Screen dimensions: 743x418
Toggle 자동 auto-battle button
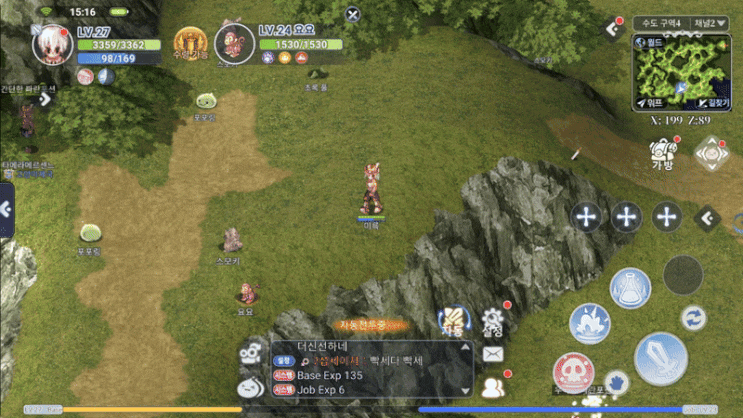[452, 321]
